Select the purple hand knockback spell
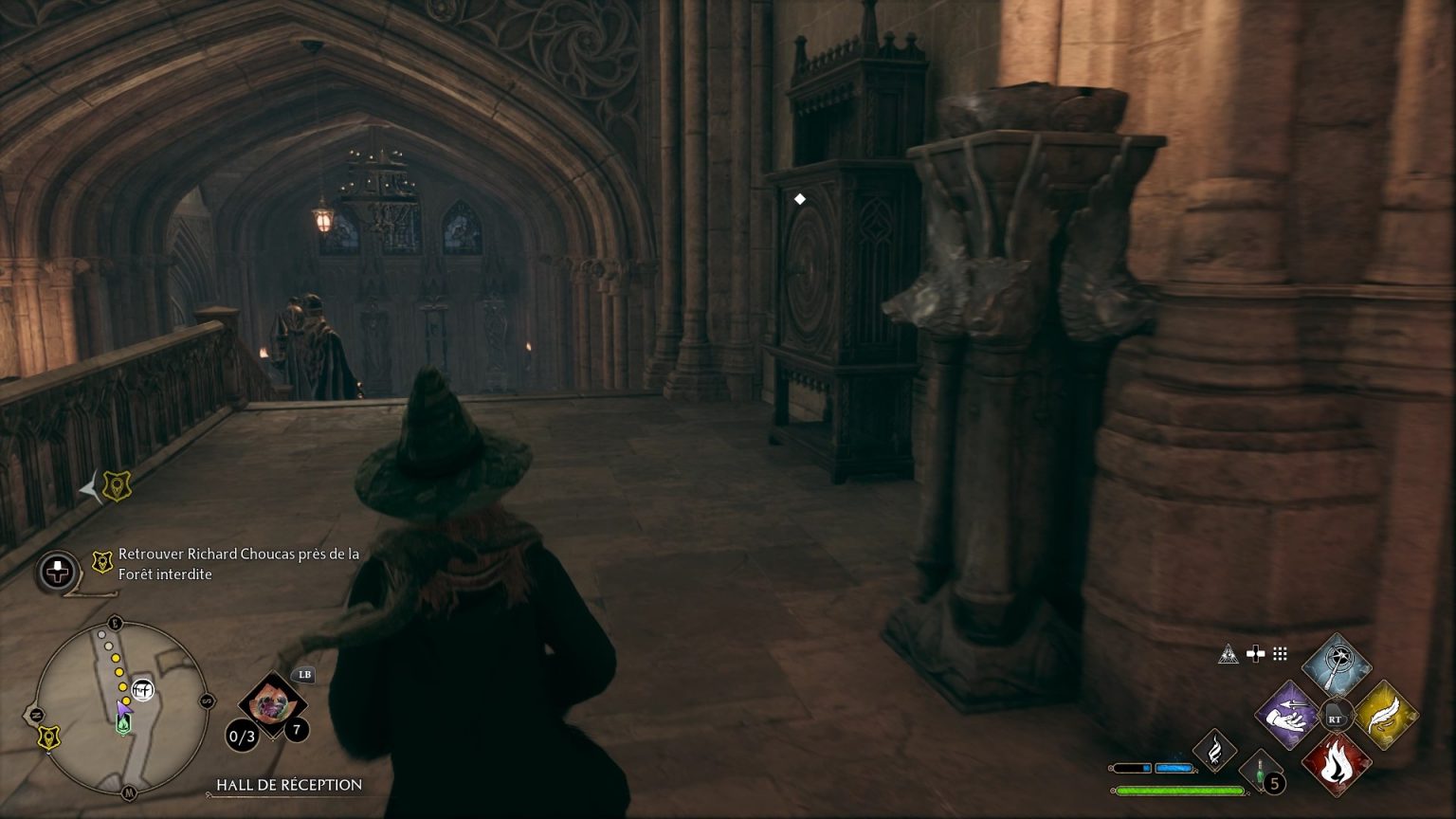This screenshot has width=1456, height=819. (1288, 717)
